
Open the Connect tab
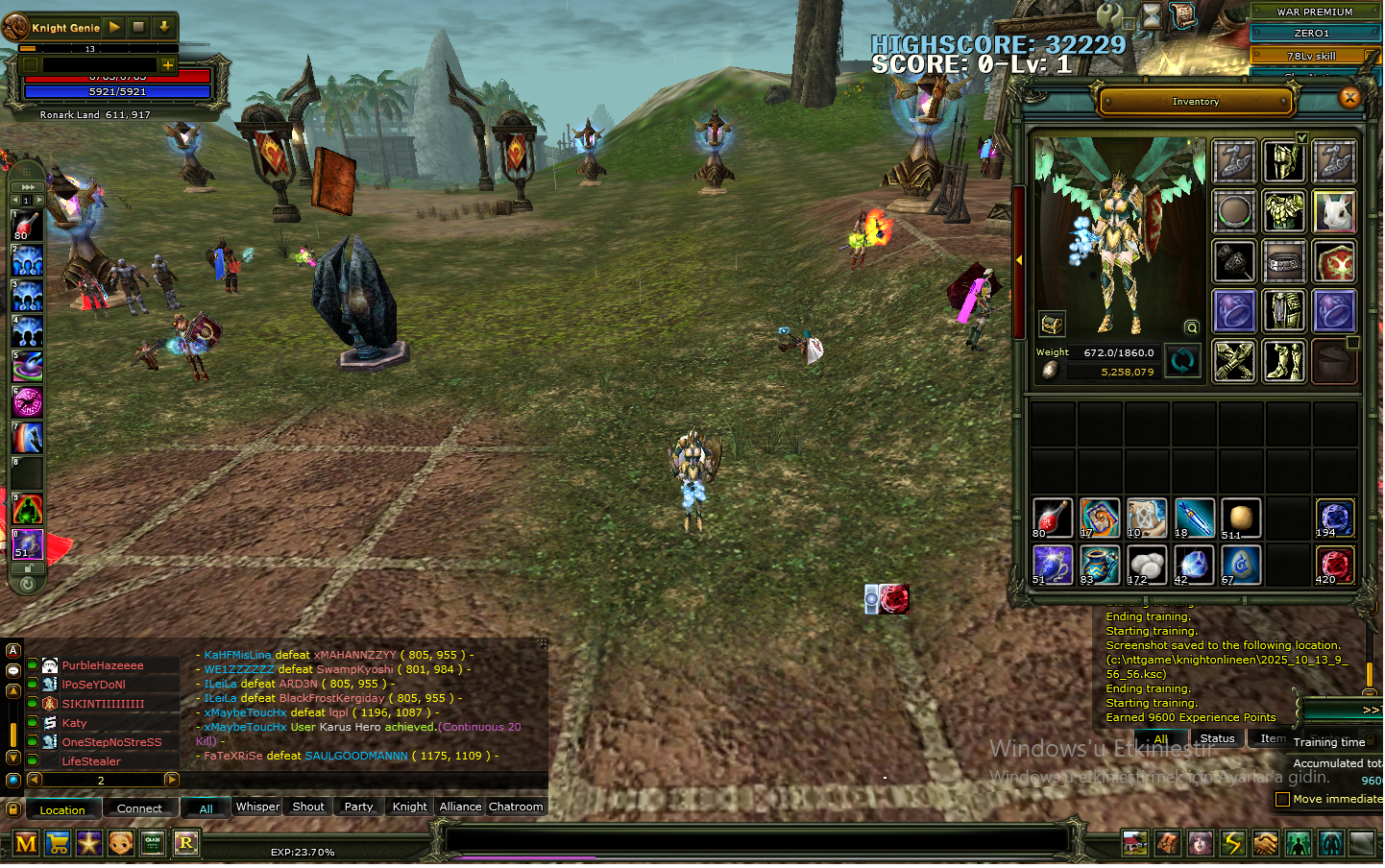pyautogui.click(x=139, y=809)
